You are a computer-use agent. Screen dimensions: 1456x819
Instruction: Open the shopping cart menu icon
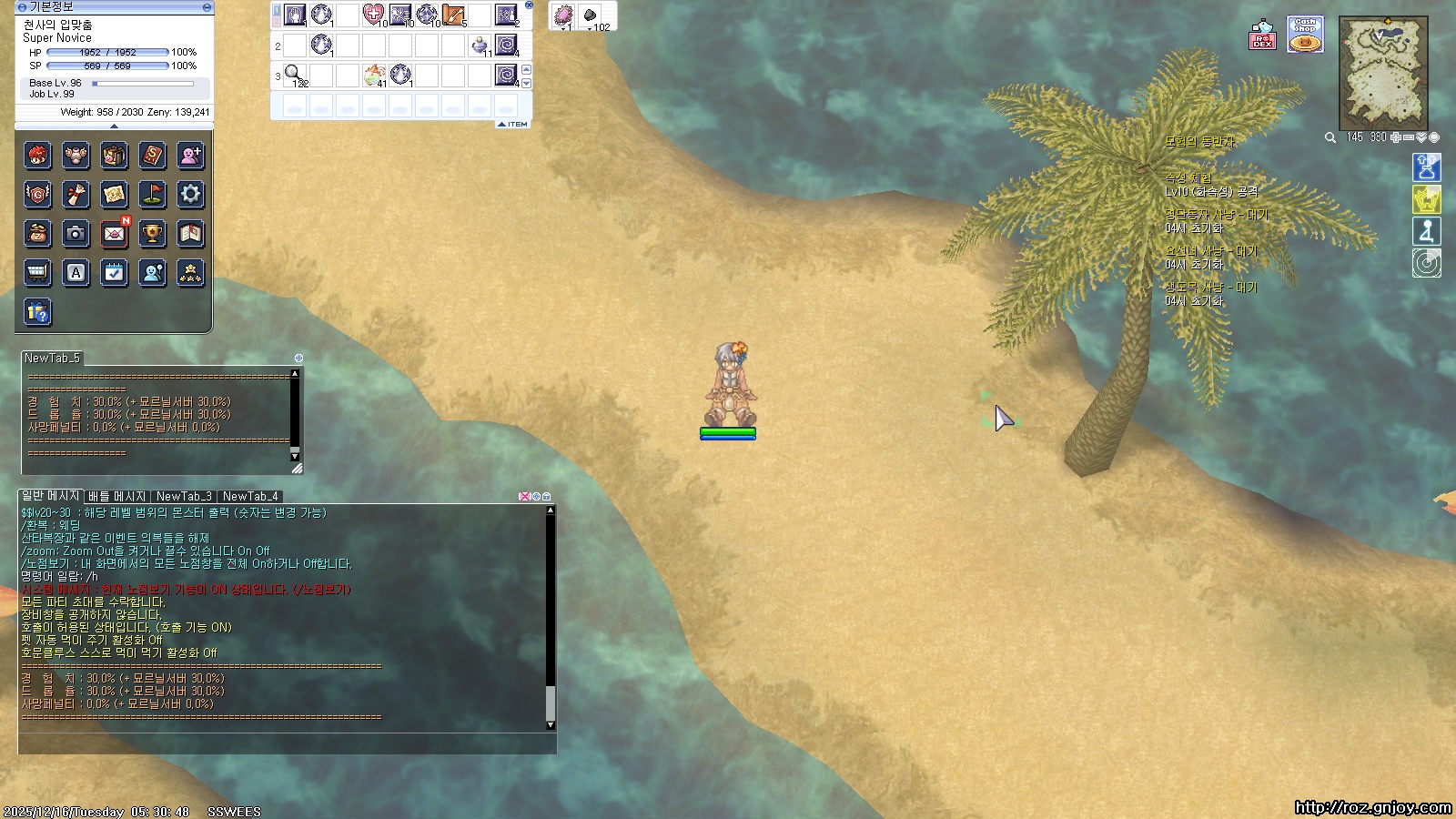(x=37, y=272)
